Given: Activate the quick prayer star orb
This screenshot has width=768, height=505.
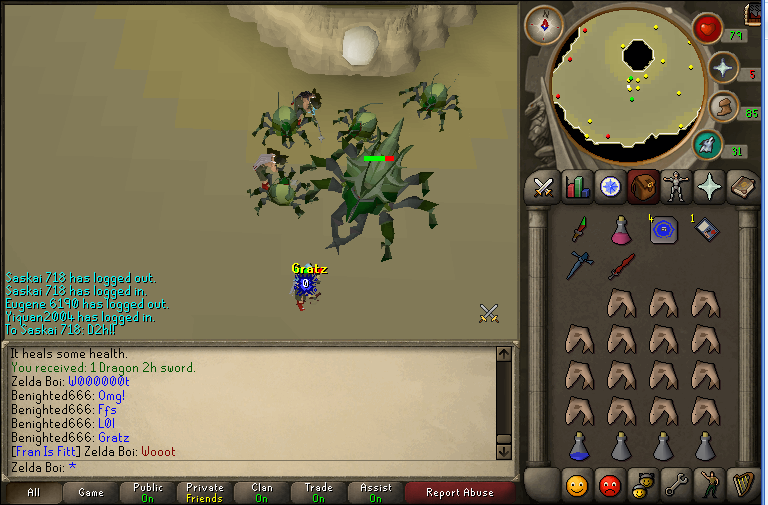Looking at the screenshot, I should click(722, 66).
